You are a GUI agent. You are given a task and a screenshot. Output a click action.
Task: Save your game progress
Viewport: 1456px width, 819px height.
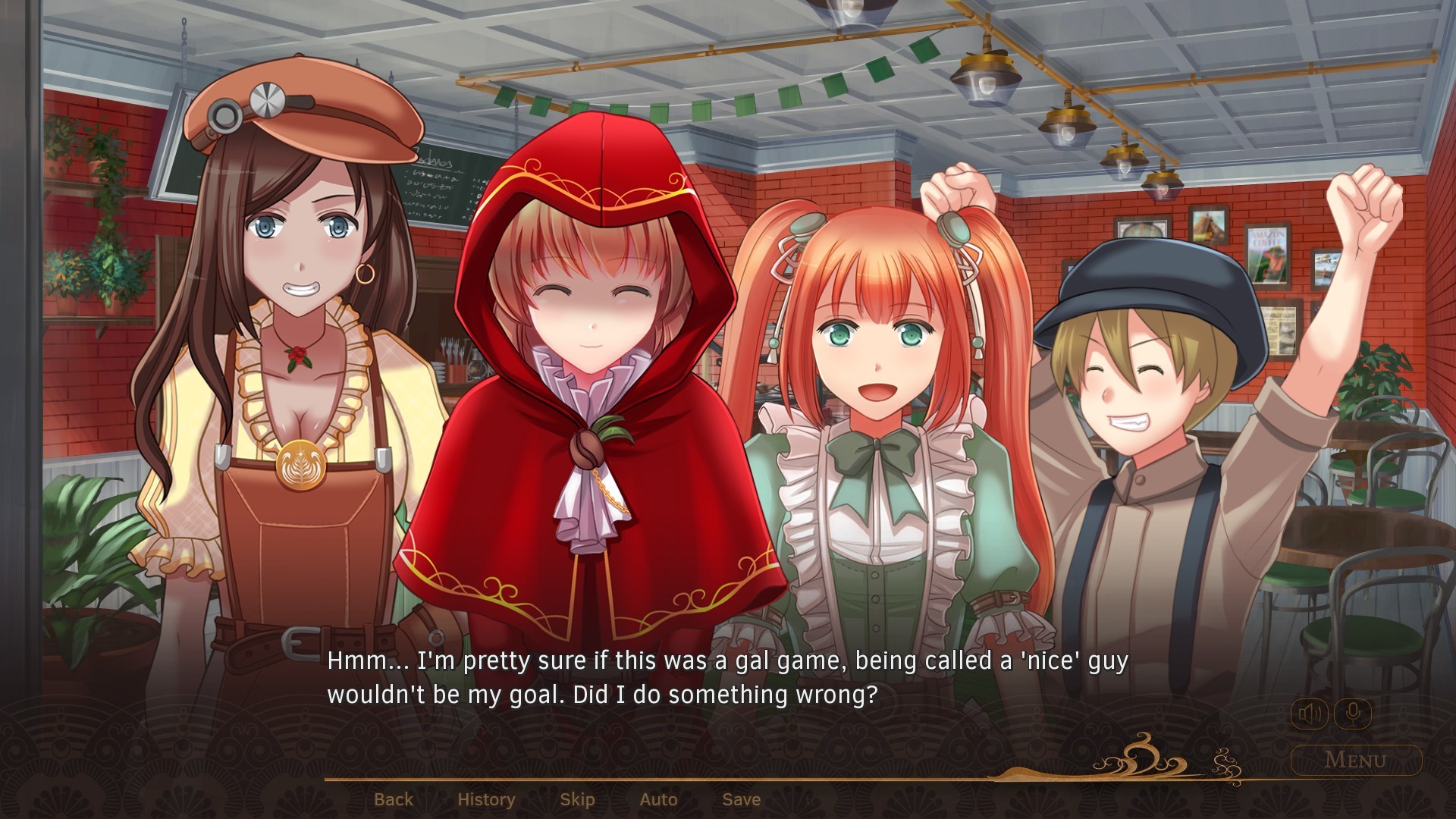tap(741, 799)
